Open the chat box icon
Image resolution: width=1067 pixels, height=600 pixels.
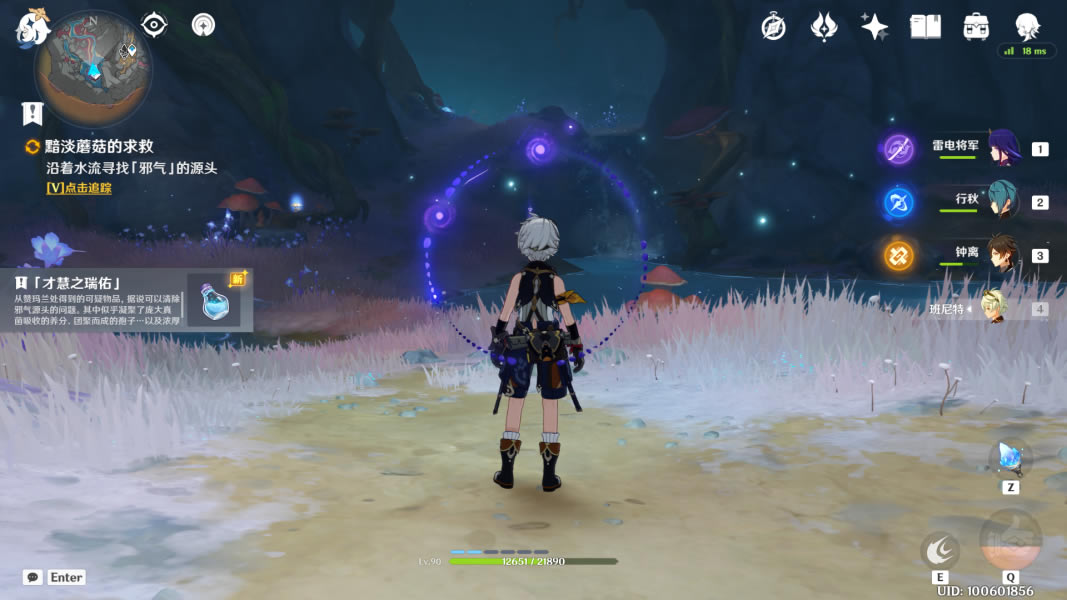(x=33, y=577)
